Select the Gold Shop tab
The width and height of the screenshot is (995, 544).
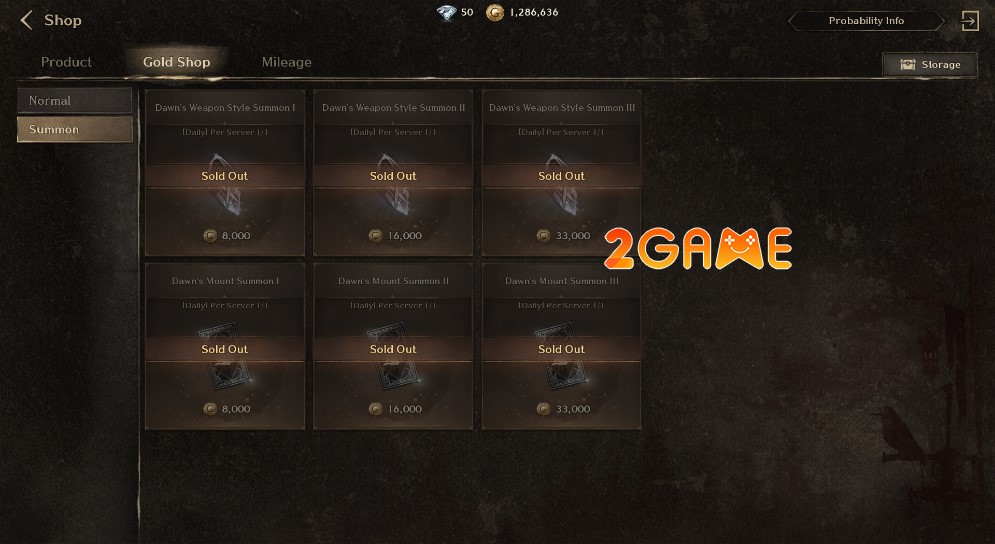click(x=177, y=62)
